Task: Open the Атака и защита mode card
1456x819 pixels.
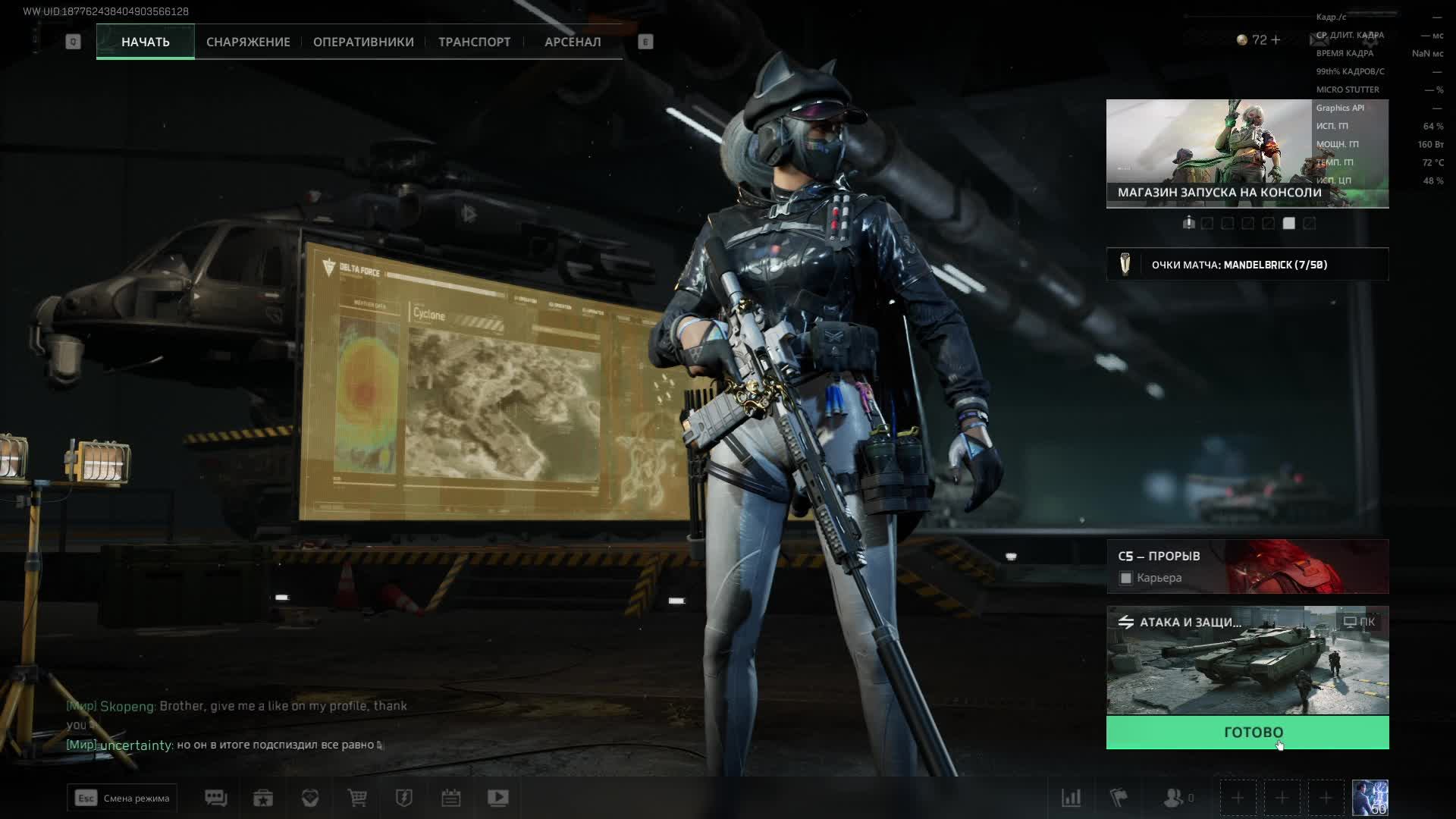Action: click(x=1247, y=661)
